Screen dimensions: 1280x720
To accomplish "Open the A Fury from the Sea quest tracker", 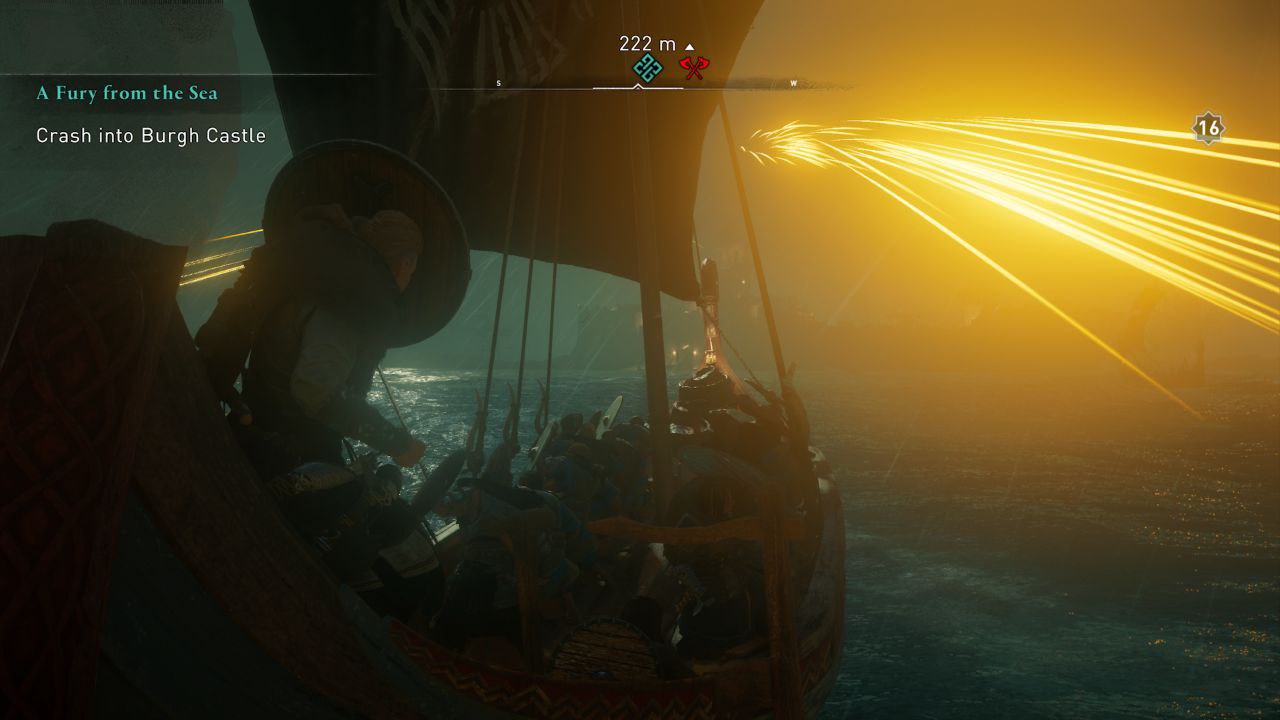I will click(127, 93).
